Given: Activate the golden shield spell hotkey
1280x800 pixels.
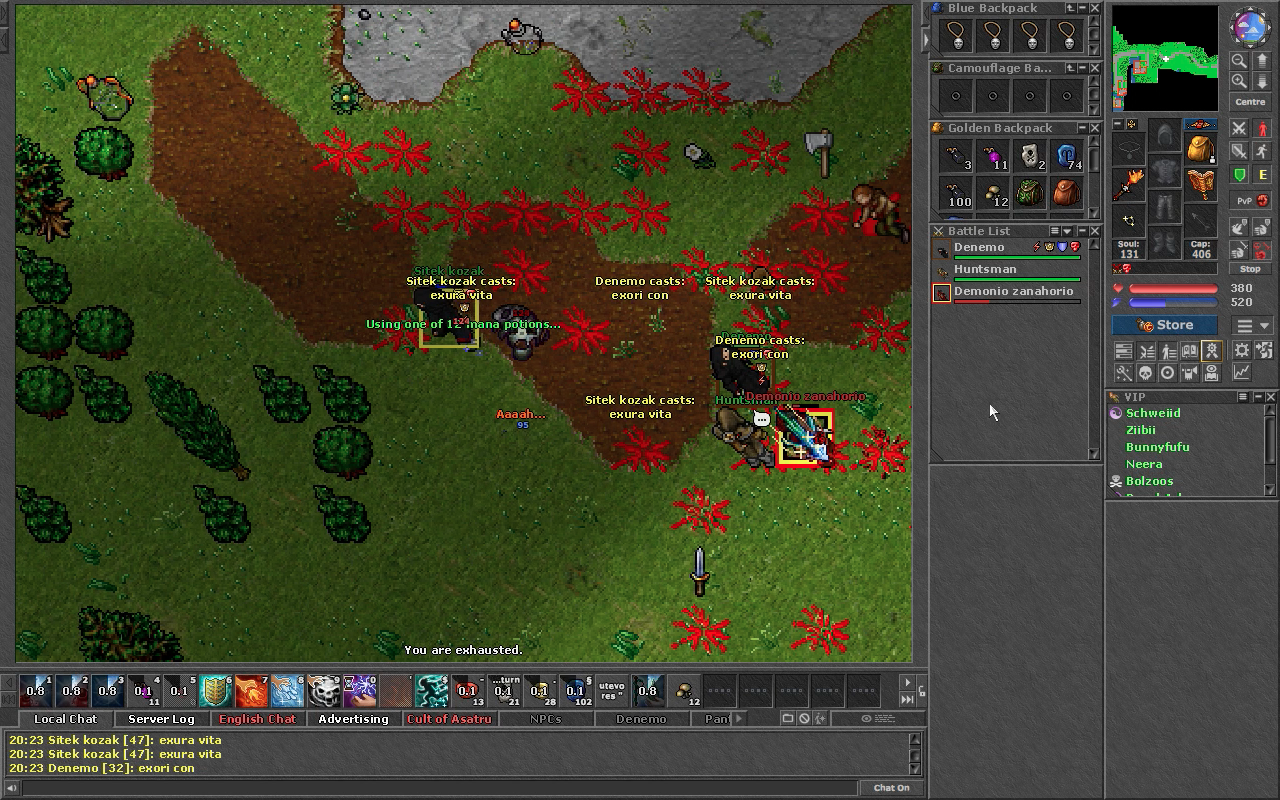Looking at the screenshot, I should pos(216,690).
